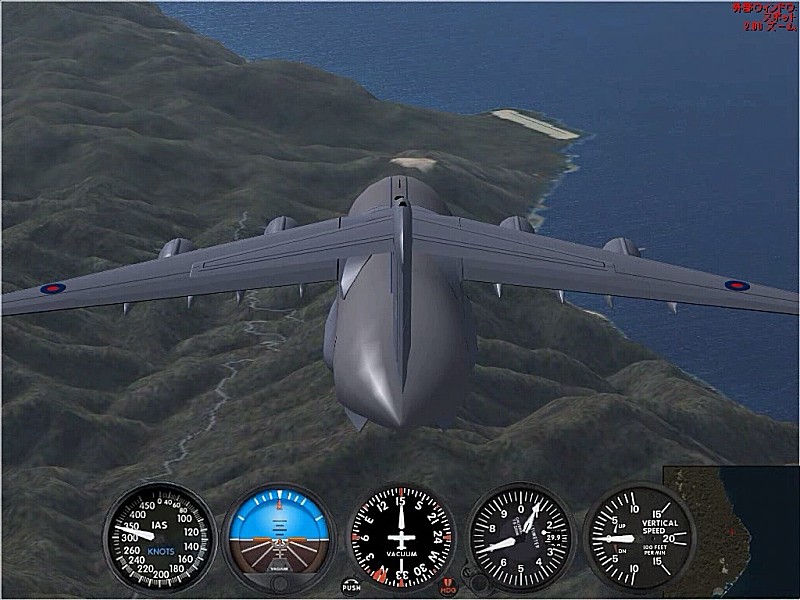Click the PUSH knob below the heading indicator
The image size is (800, 600).
[x=351, y=586]
